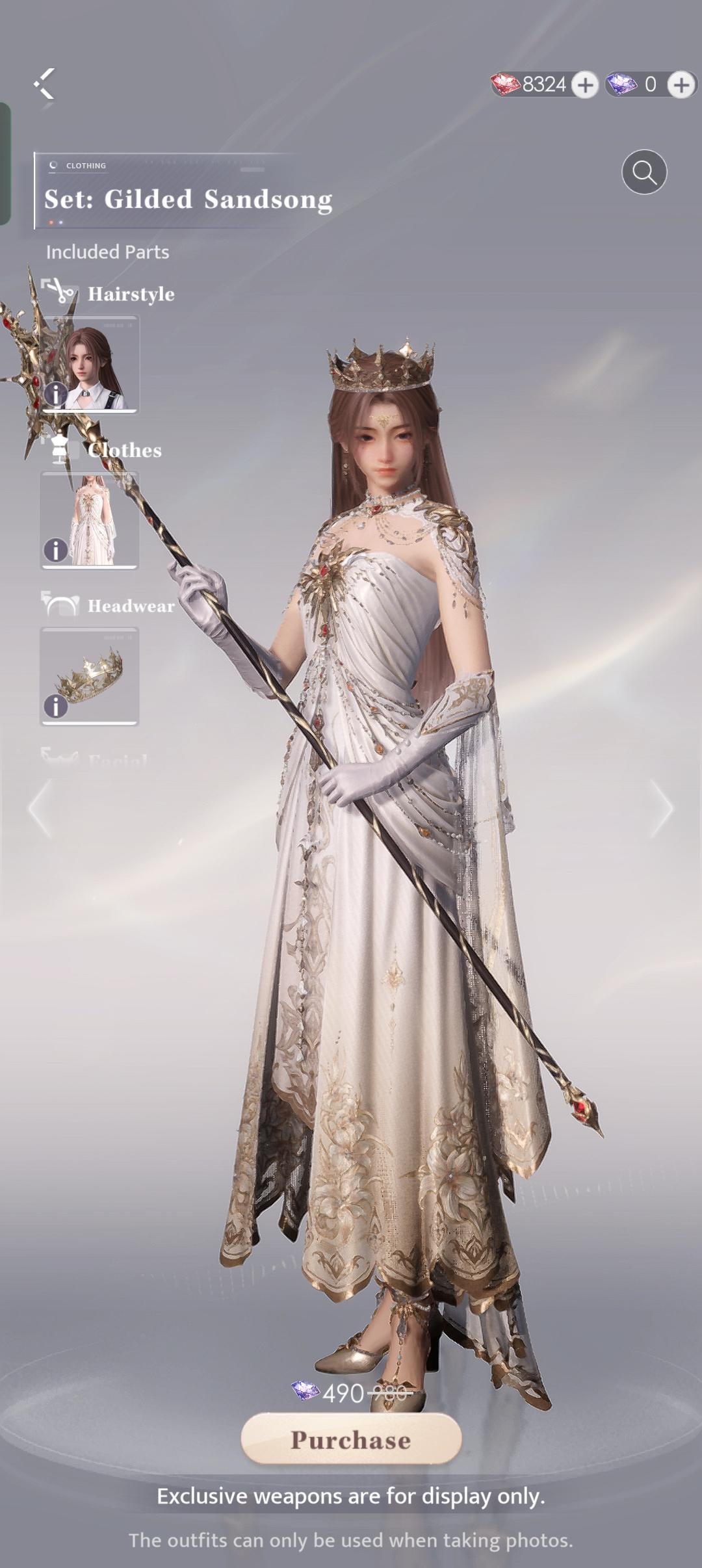This screenshot has height=1568, width=702.
Task: Show info for the Clothes part
Action: click(55, 550)
